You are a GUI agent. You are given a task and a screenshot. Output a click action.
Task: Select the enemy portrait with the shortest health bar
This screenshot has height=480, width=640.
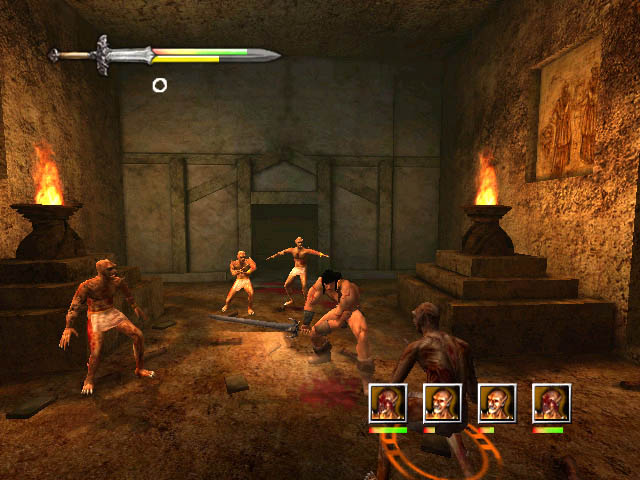point(442,402)
